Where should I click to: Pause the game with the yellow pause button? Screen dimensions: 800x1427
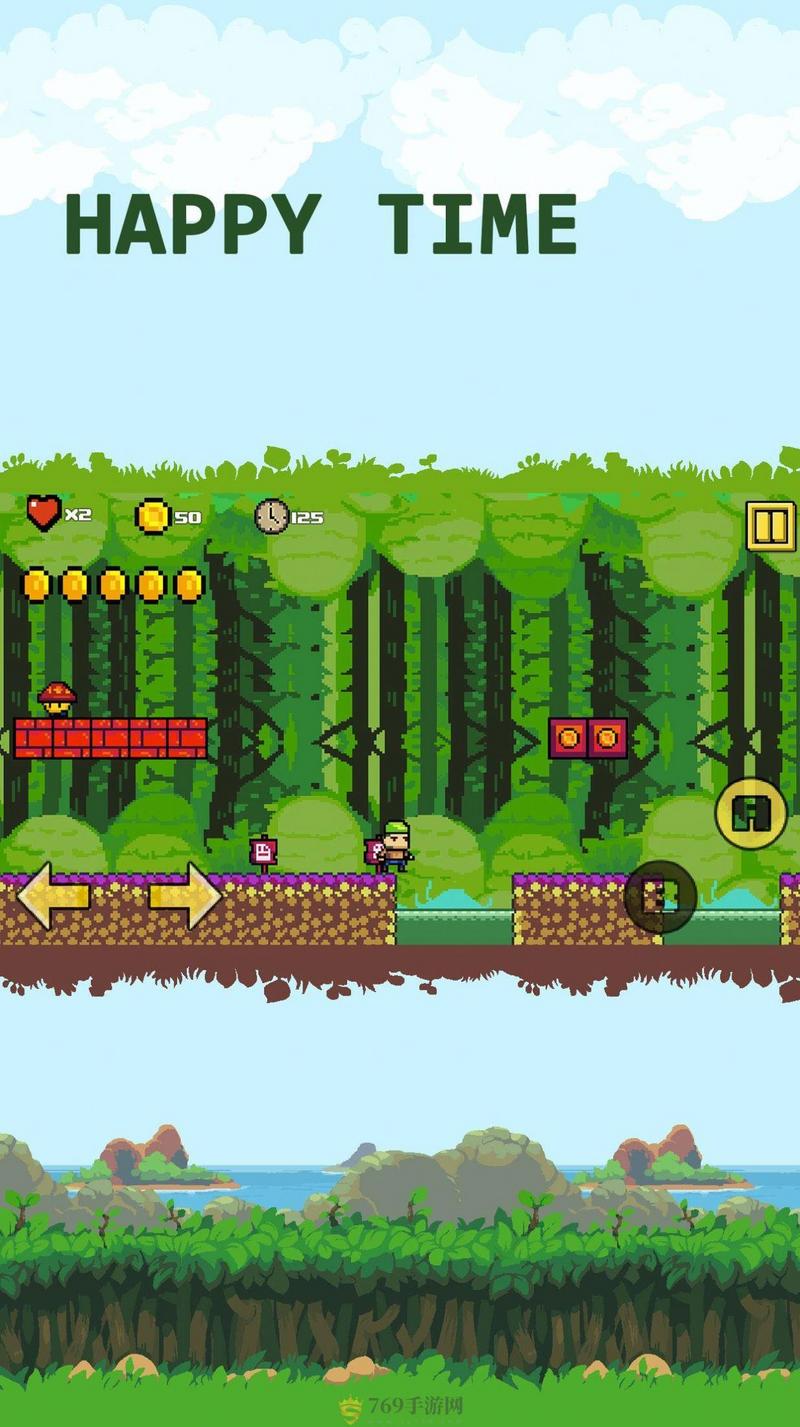coord(770,526)
